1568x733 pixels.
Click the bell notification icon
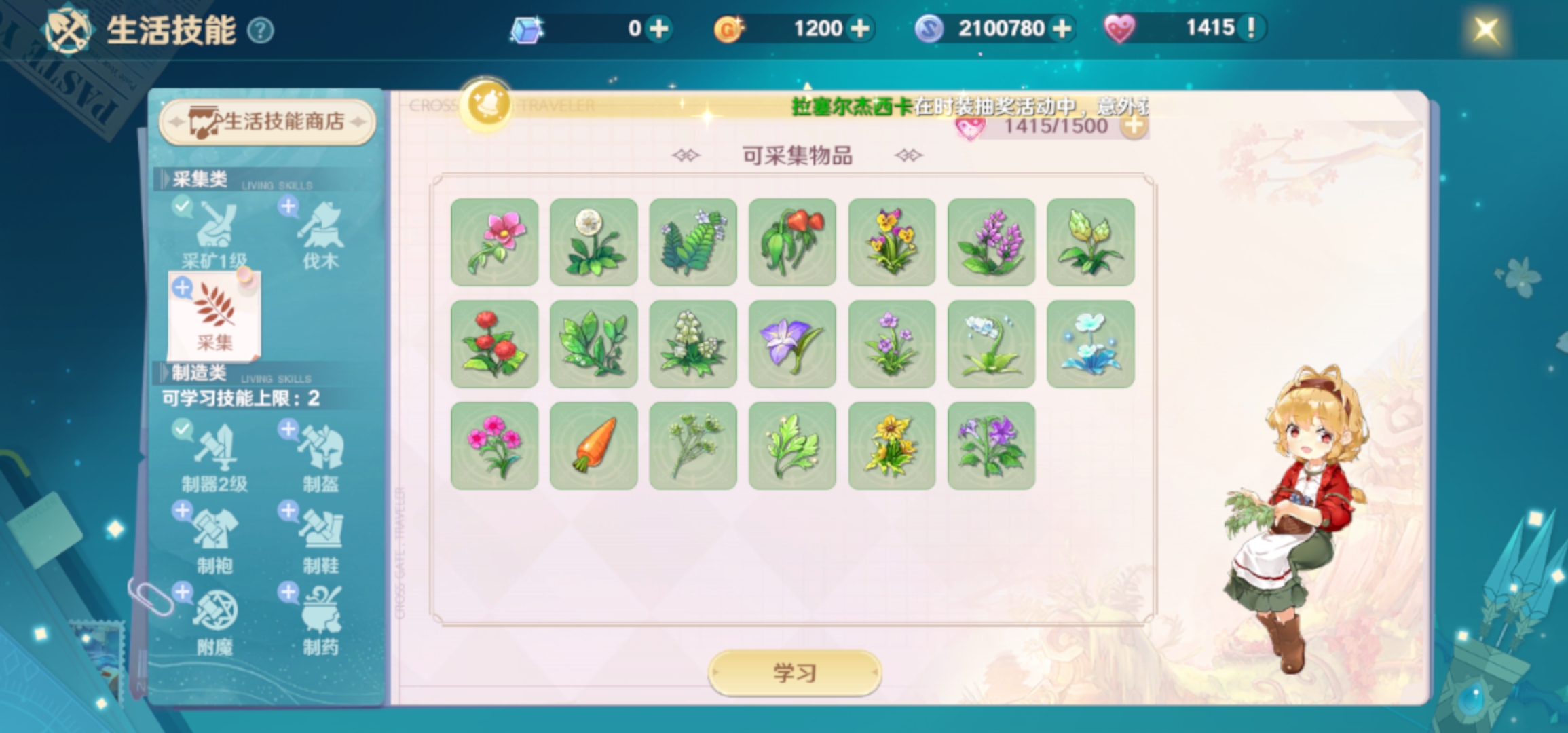[x=486, y=103]
